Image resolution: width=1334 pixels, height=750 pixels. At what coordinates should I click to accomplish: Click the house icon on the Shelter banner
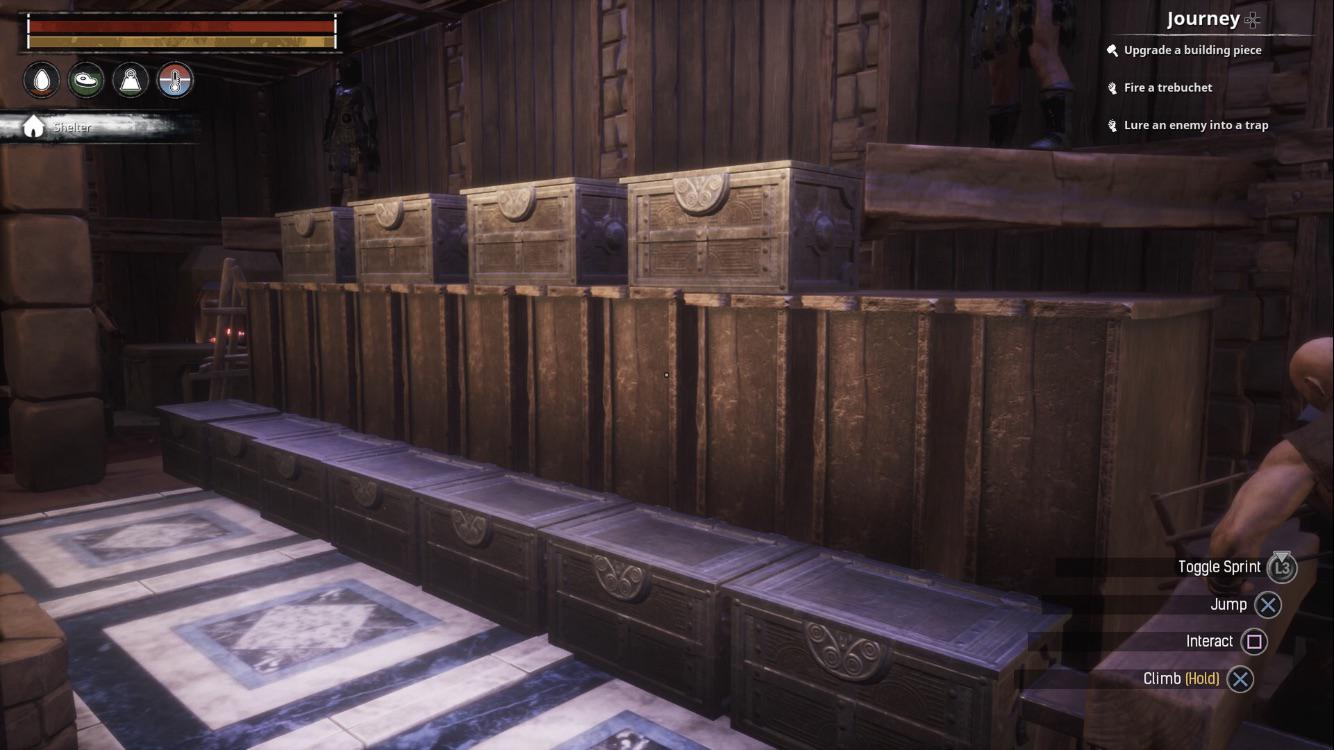pos(33,124)
